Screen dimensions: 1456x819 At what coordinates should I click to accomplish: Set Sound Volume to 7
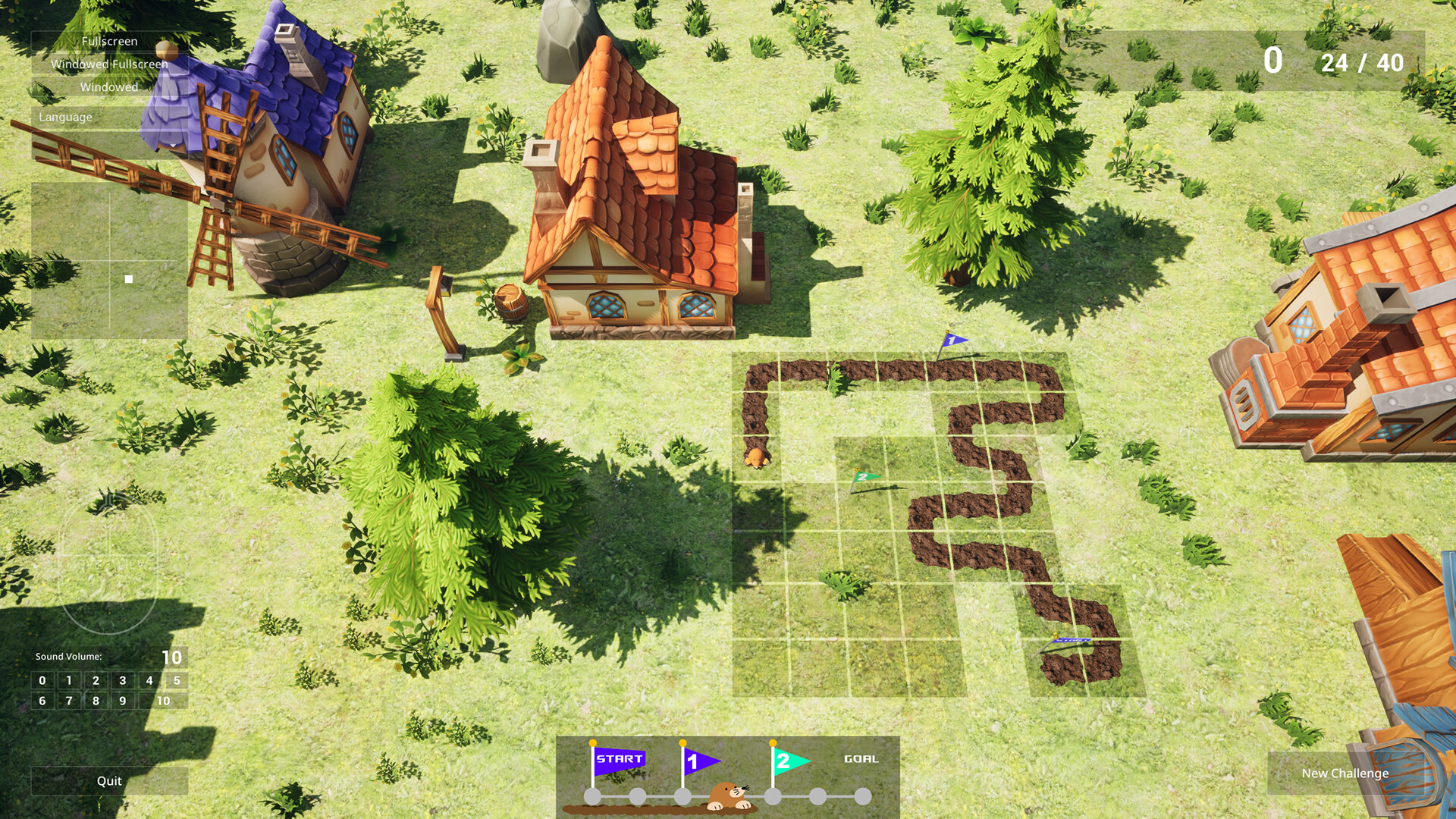(x=69, y=701)
